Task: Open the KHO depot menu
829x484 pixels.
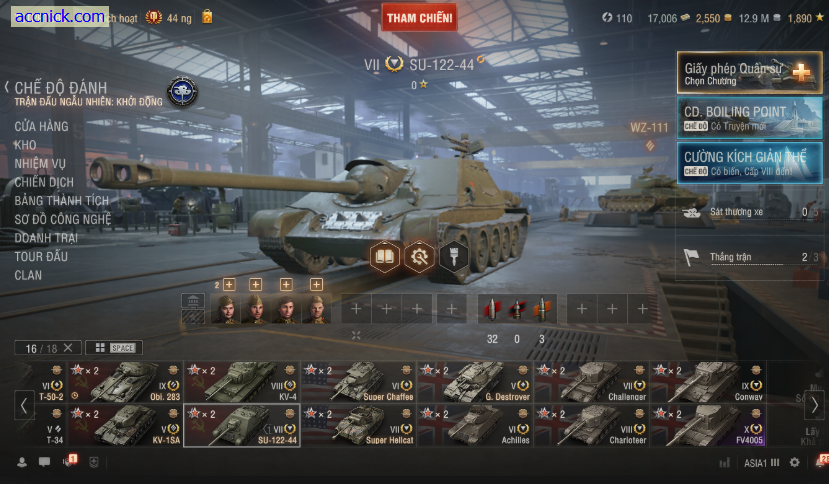Action: point(25,145)
